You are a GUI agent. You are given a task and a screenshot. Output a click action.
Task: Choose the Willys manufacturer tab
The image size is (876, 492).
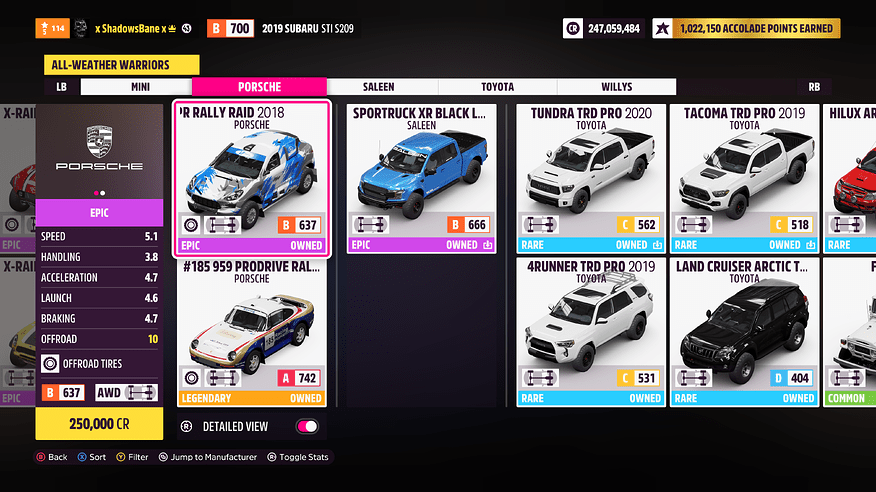click(x=616, y=87)
